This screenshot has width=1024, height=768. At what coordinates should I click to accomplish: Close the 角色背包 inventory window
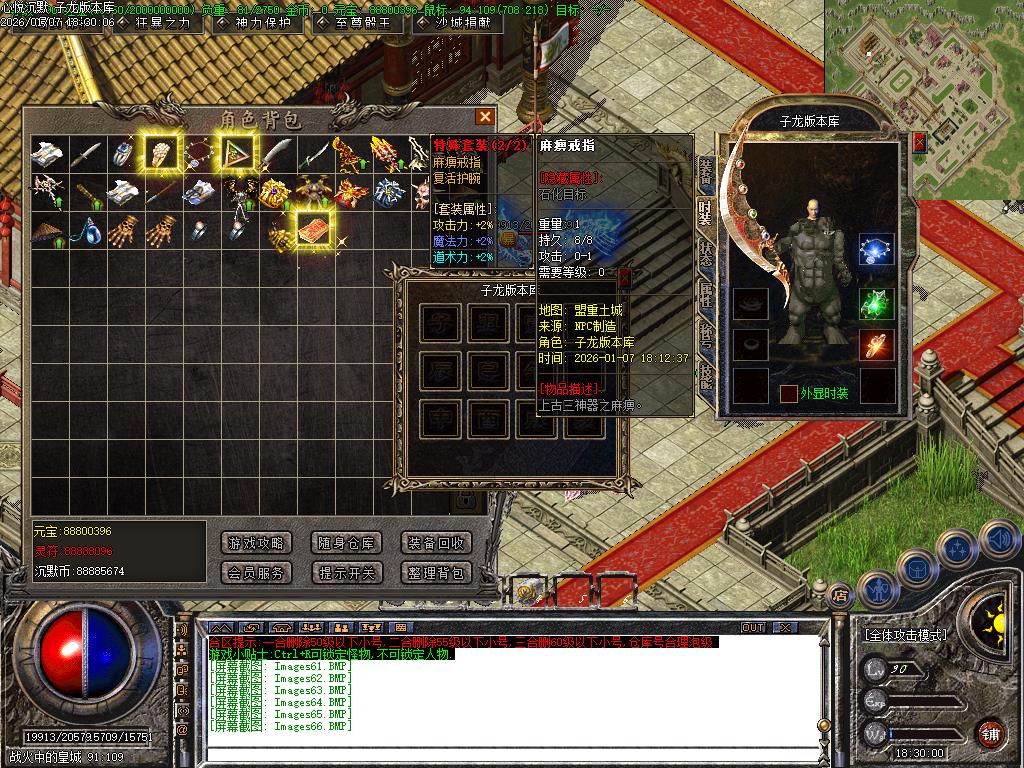pyautogui.click(x=485, y=117)
